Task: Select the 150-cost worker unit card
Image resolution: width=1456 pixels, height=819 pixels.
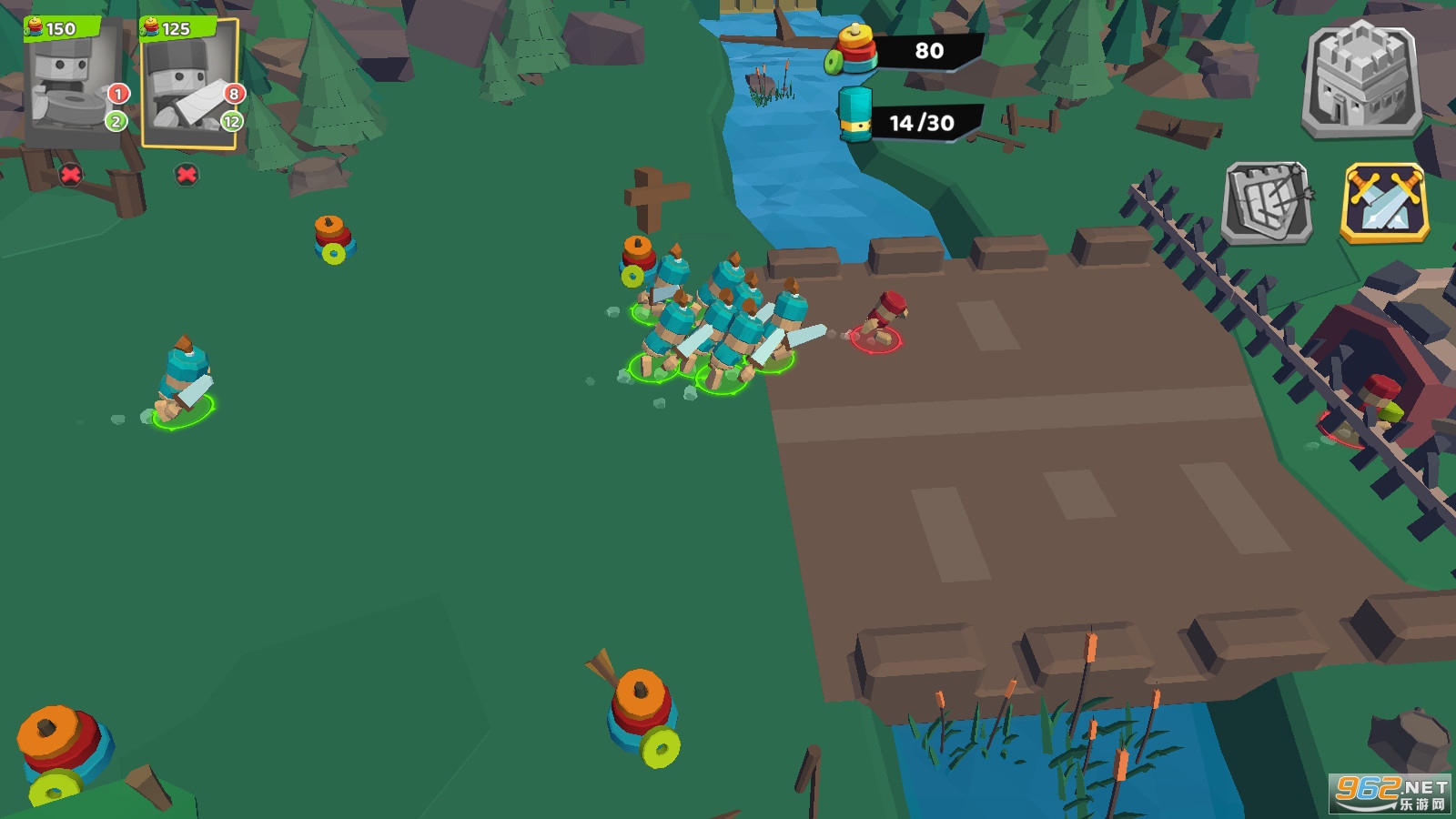Action: tap(73, 84)
